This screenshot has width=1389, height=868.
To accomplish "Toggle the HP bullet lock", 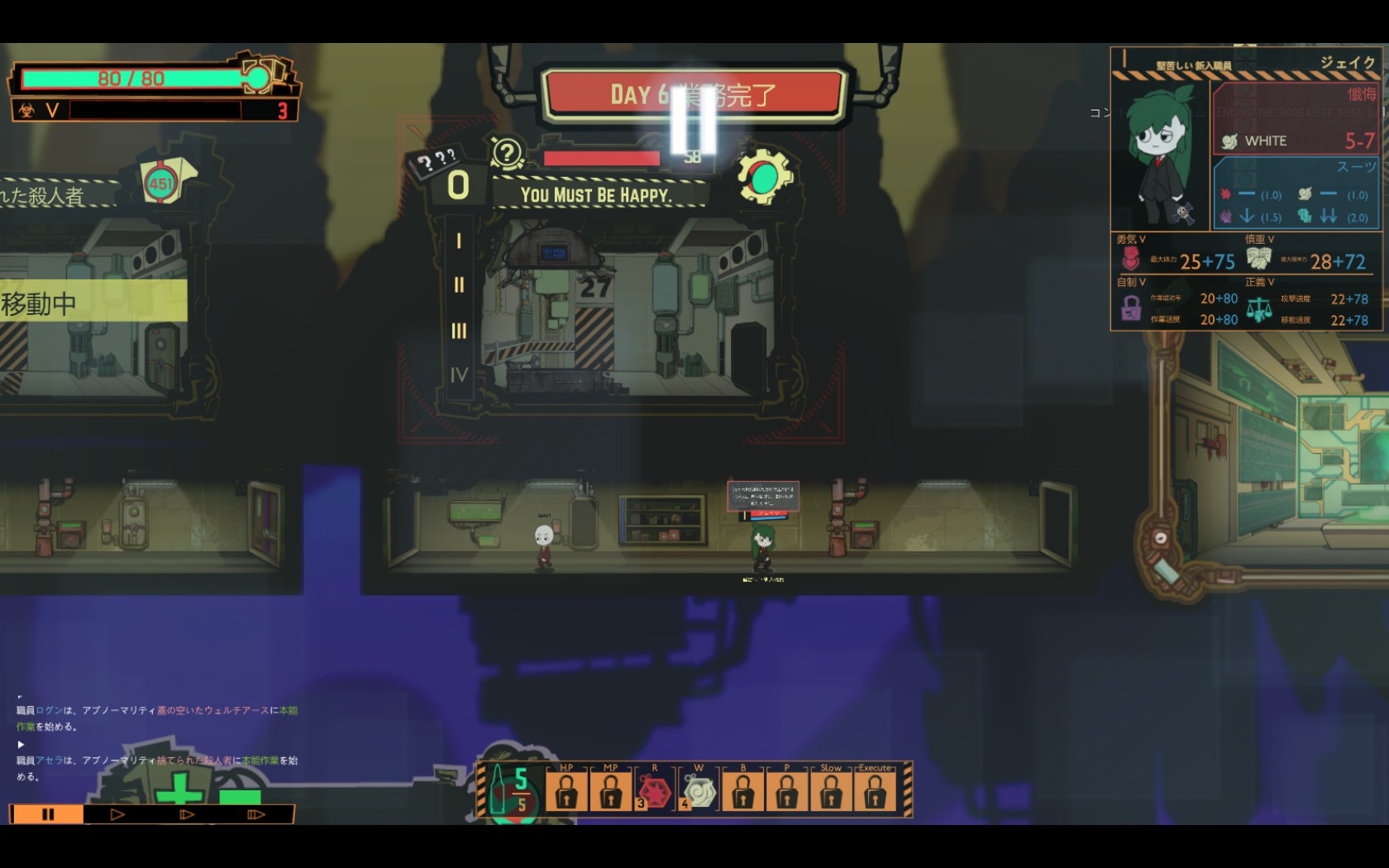I will (566, 790).
